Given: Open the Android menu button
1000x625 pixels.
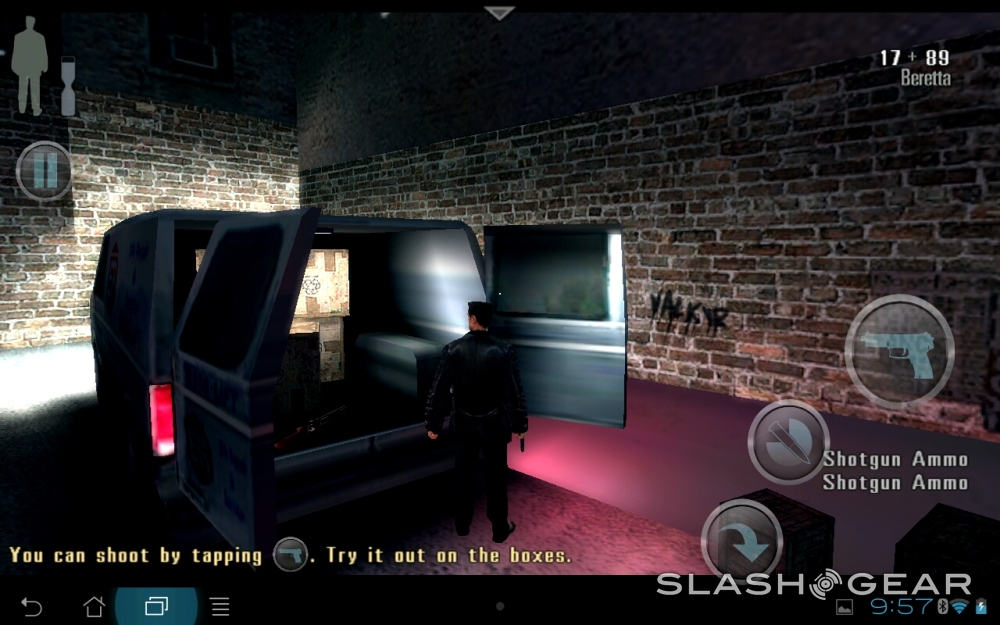Looking at the screenshot, I should click(x=220, y=606).
